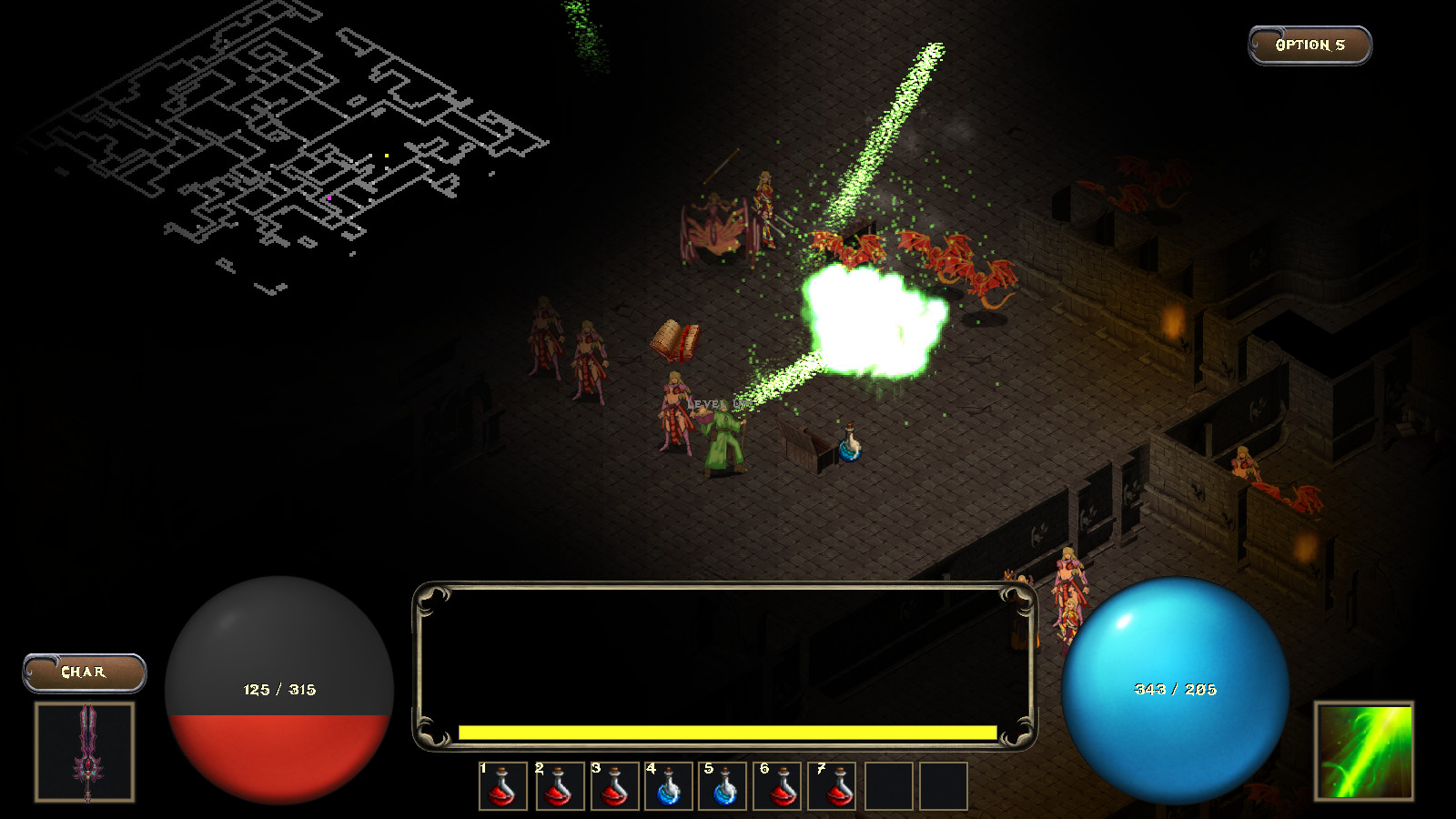Open the OPTIONS menu
Viewport: 1456px width, 819px height.
1309,43
